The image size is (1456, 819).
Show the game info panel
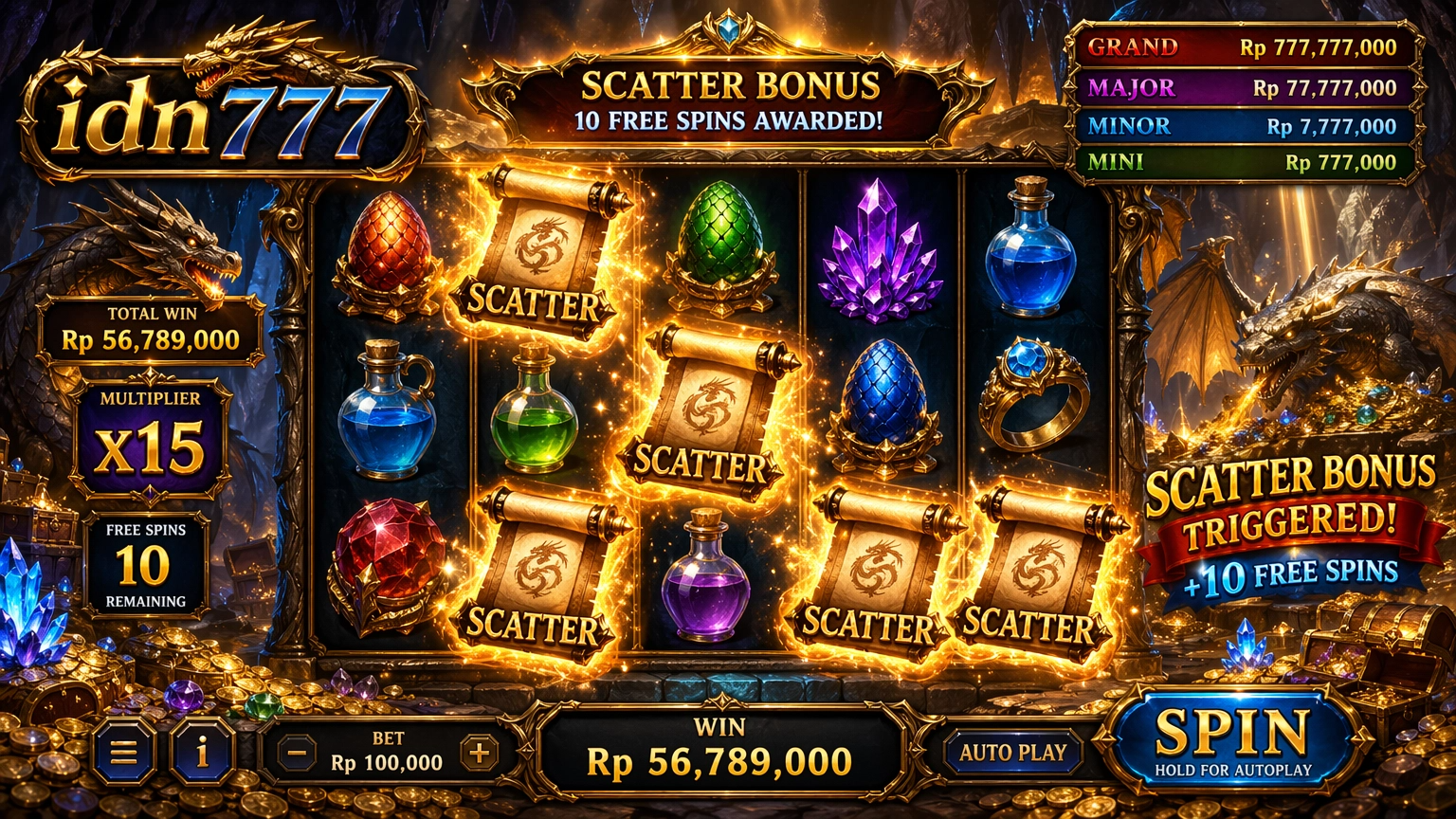pyautogui.click(x=202, y=753)
